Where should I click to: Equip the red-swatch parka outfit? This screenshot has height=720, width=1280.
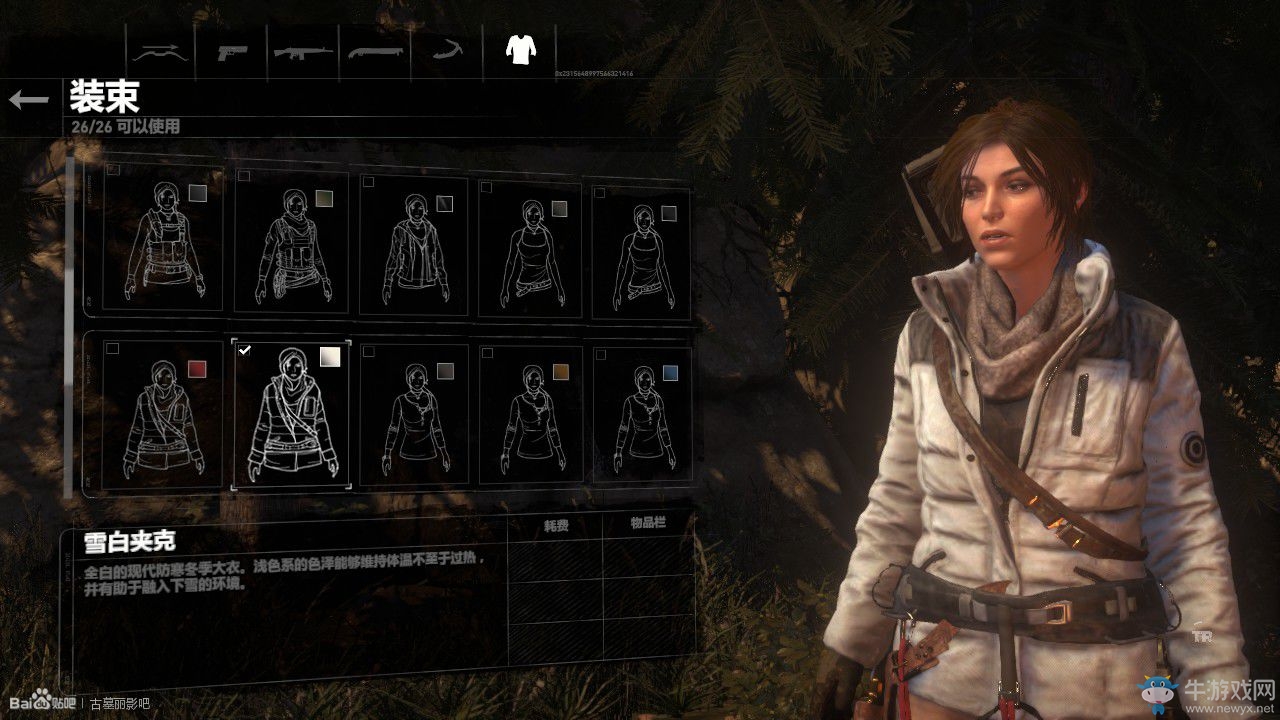pos(161,412)
